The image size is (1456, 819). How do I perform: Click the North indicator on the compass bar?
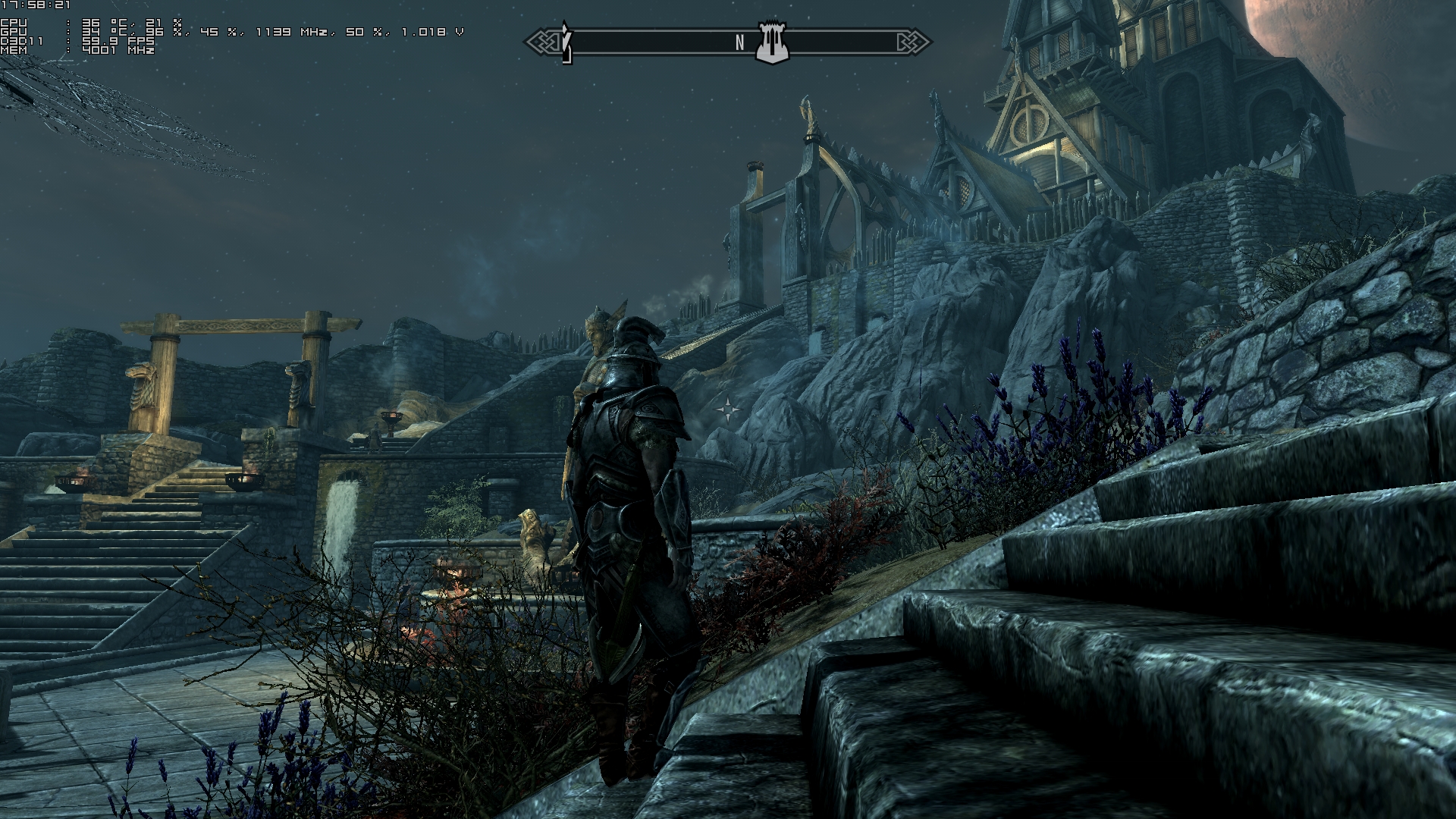coord(740,43)
